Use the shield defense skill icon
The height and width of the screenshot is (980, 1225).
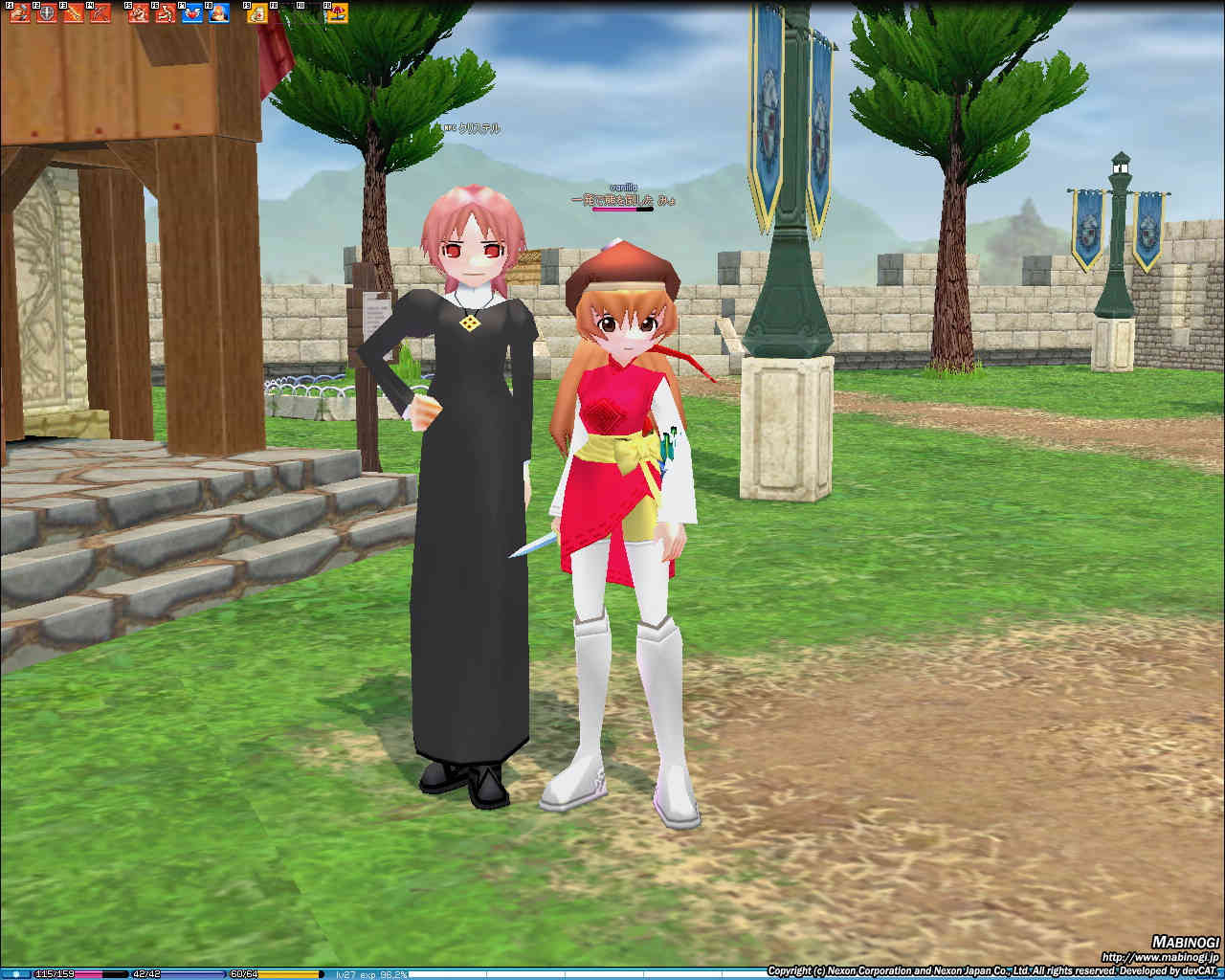coord(46,13)
